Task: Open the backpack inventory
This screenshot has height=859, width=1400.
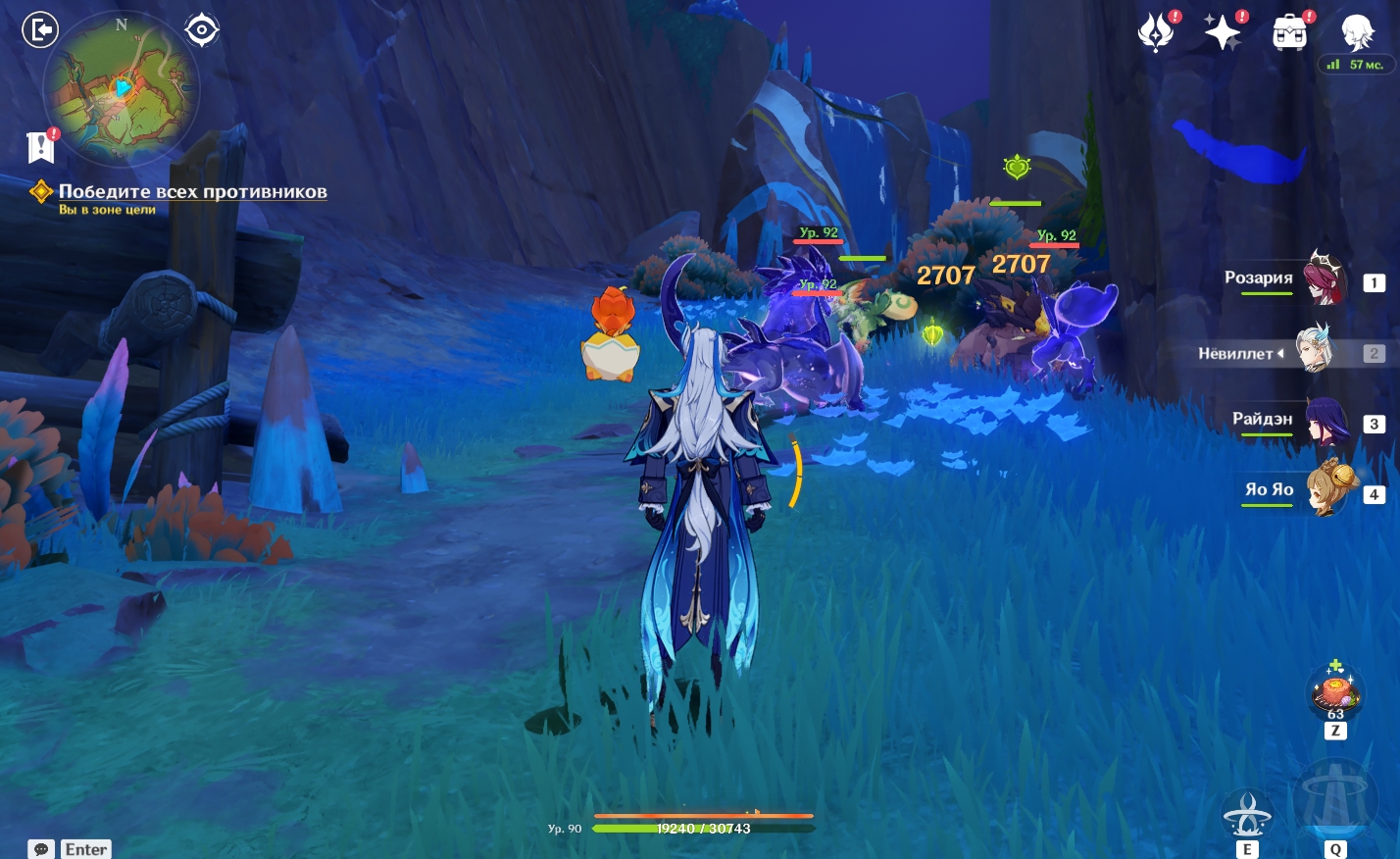Action: 1289,33
